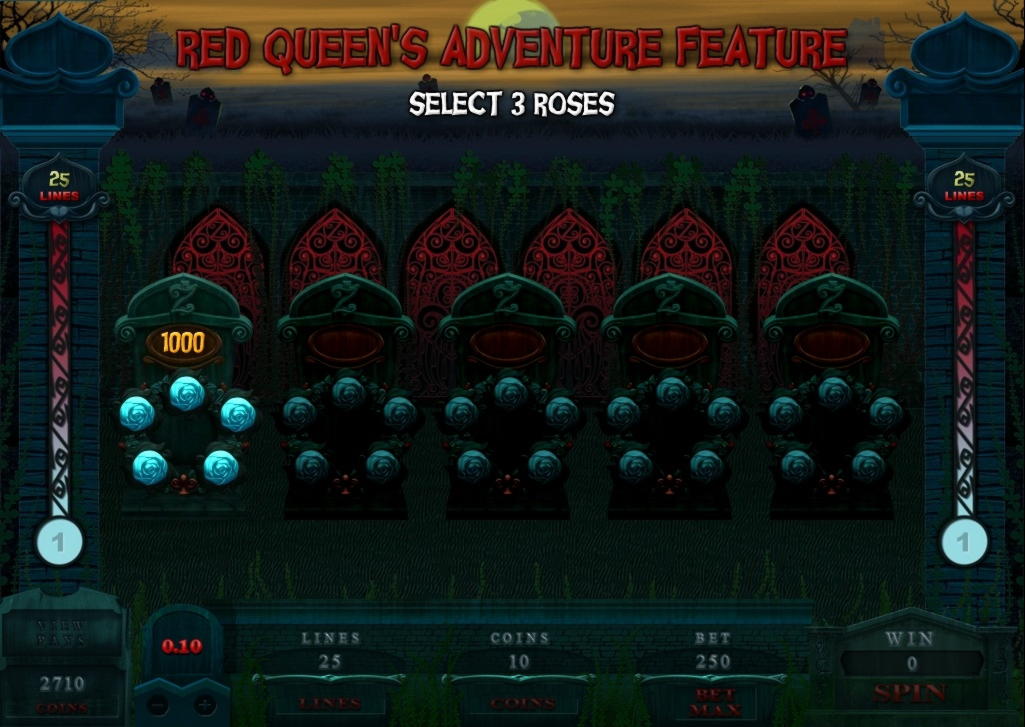This screenshot has width=1025, height=727.
Task: Select the tombstone showing 1000
Action: pos(183,400)
